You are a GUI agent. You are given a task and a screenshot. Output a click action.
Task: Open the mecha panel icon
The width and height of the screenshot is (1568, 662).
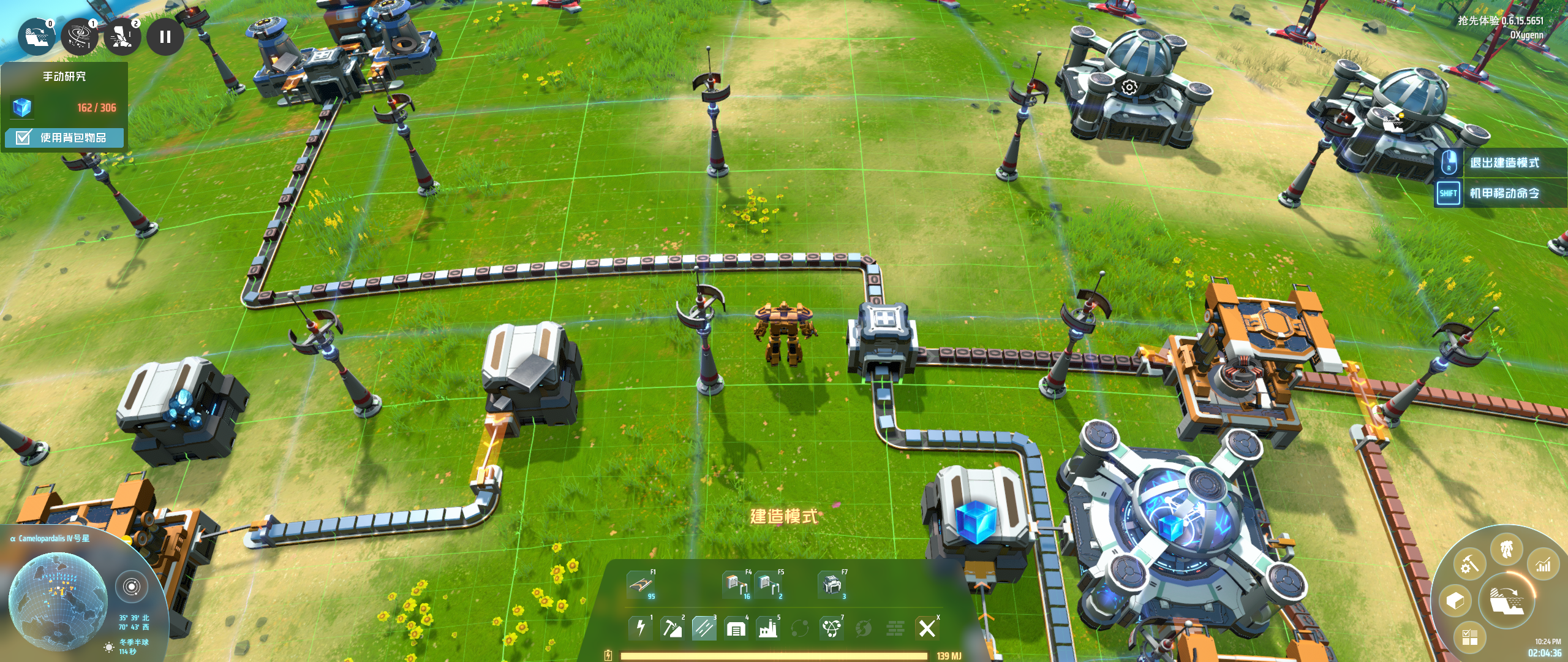[x=1507, y=549]
